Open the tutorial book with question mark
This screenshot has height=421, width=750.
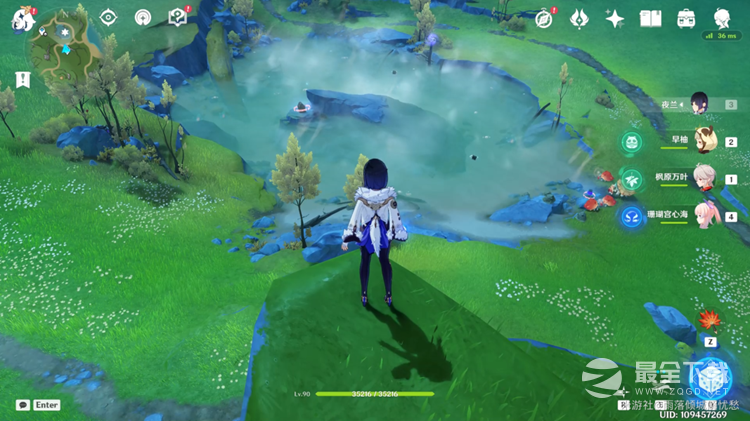[178, 17]
